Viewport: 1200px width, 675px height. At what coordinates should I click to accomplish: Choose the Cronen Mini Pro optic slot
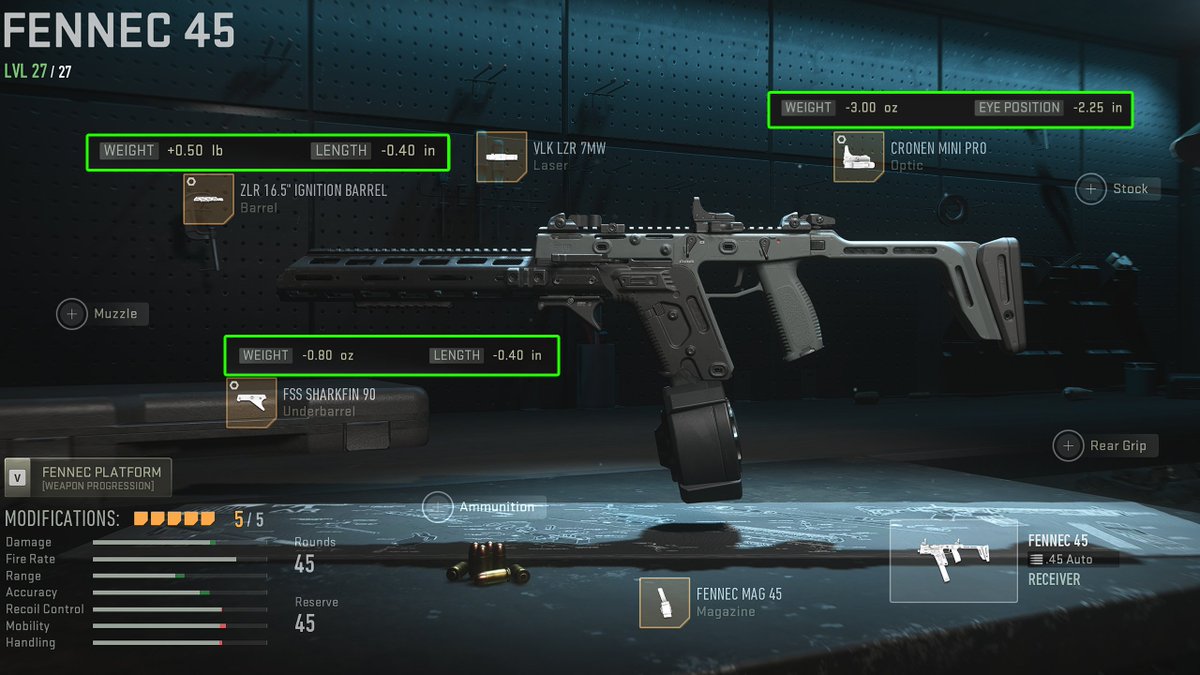pos(858,157)
